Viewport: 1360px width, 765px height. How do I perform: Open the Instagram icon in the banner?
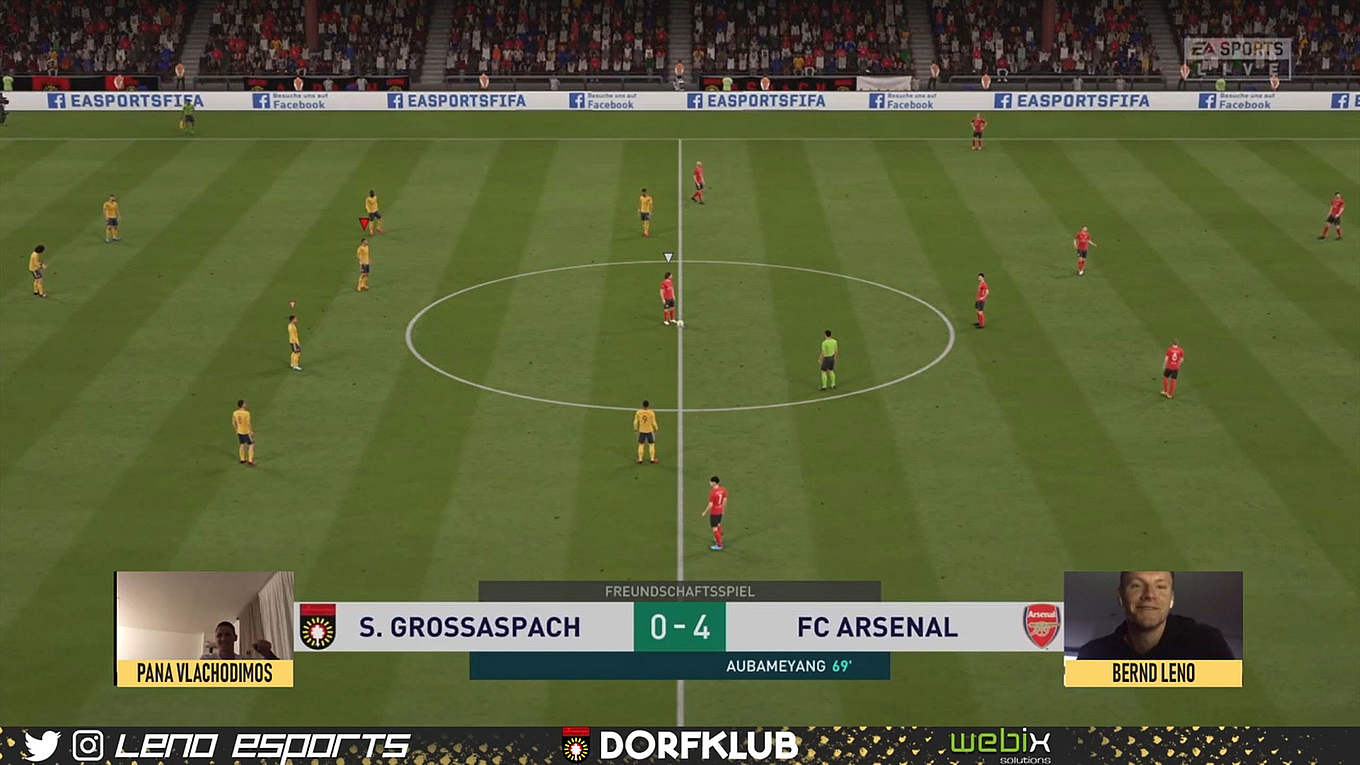pos(88,746)
